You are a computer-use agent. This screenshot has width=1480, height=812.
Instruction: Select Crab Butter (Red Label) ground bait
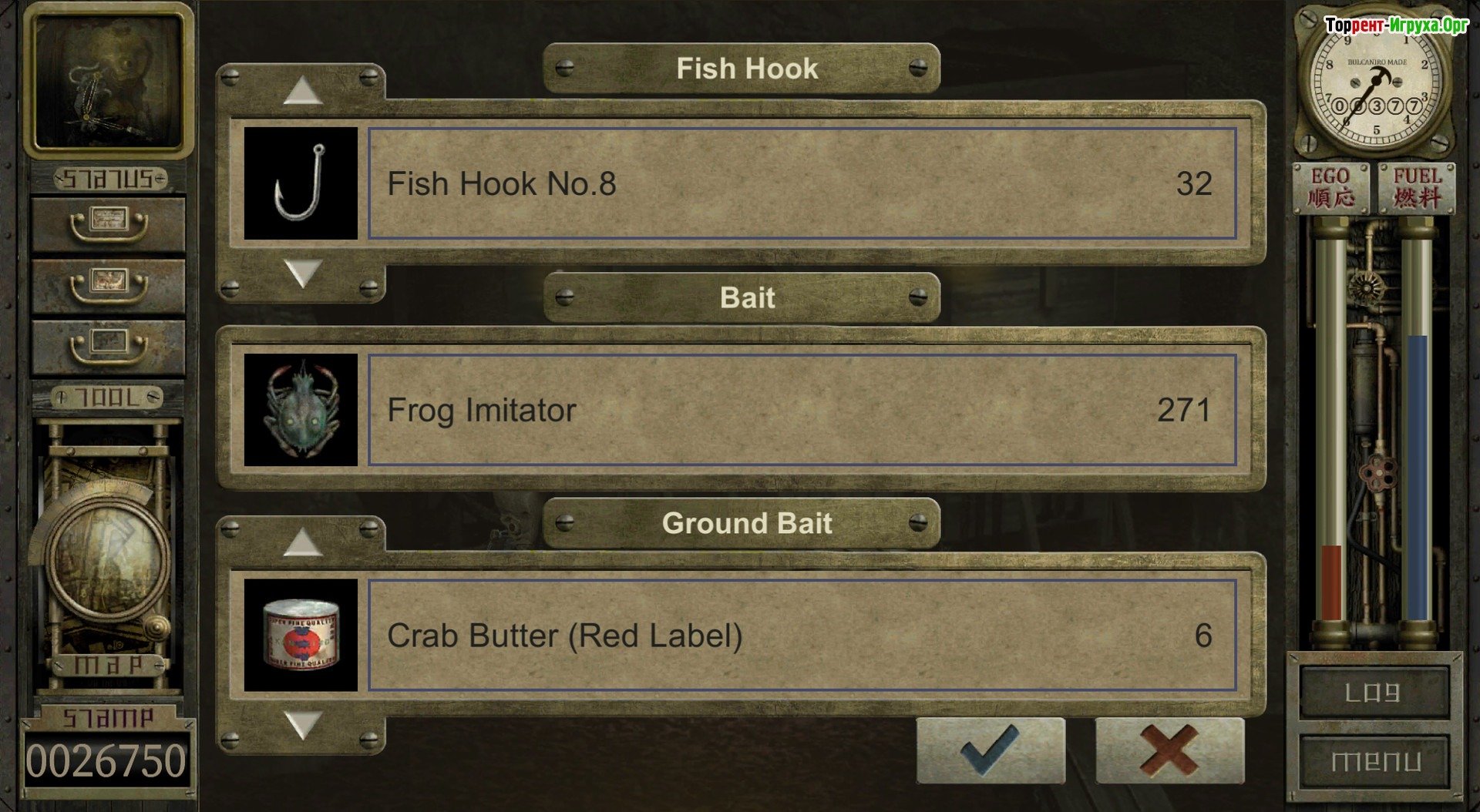[802, 636]
